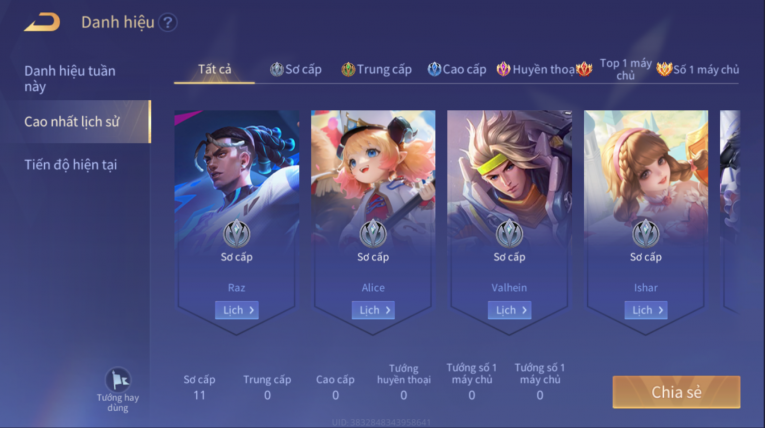View the Số 1 máy chủ tab
The image size is (765, 428).
698,69
